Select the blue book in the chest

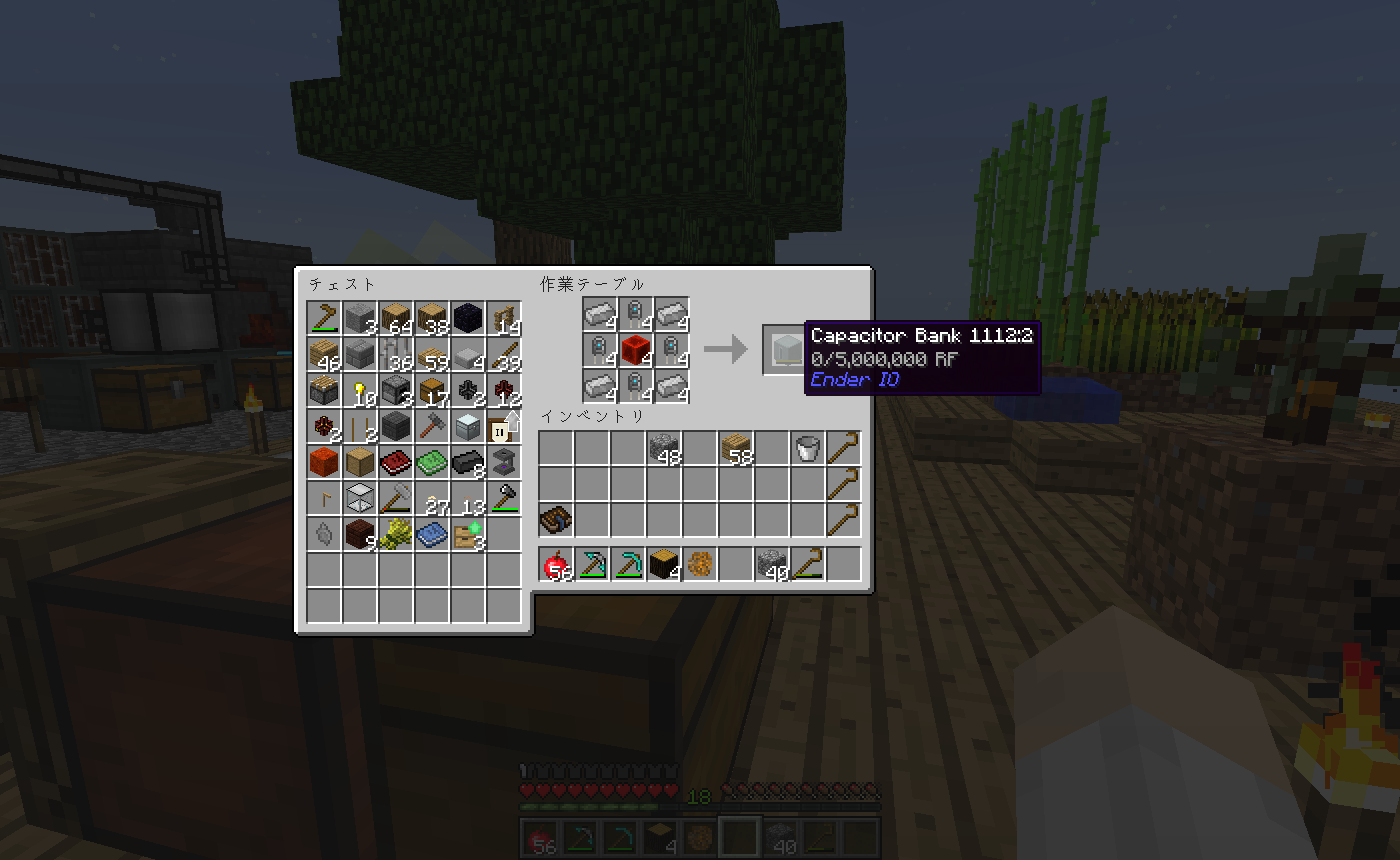coord(432,534)
